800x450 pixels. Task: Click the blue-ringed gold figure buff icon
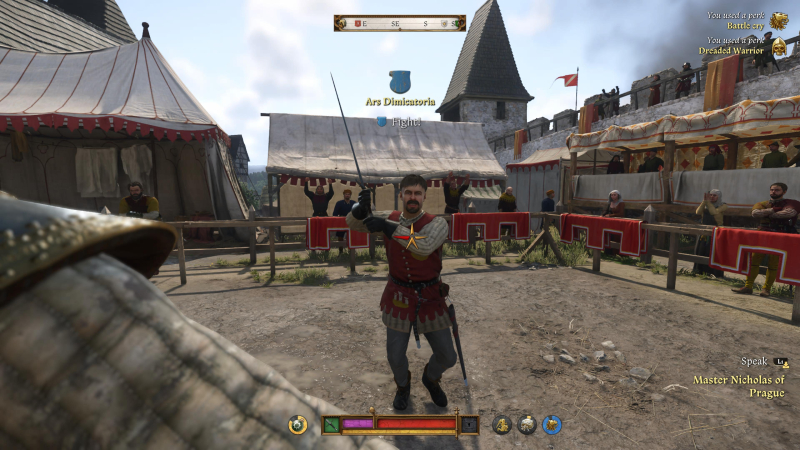pos(552,424)
